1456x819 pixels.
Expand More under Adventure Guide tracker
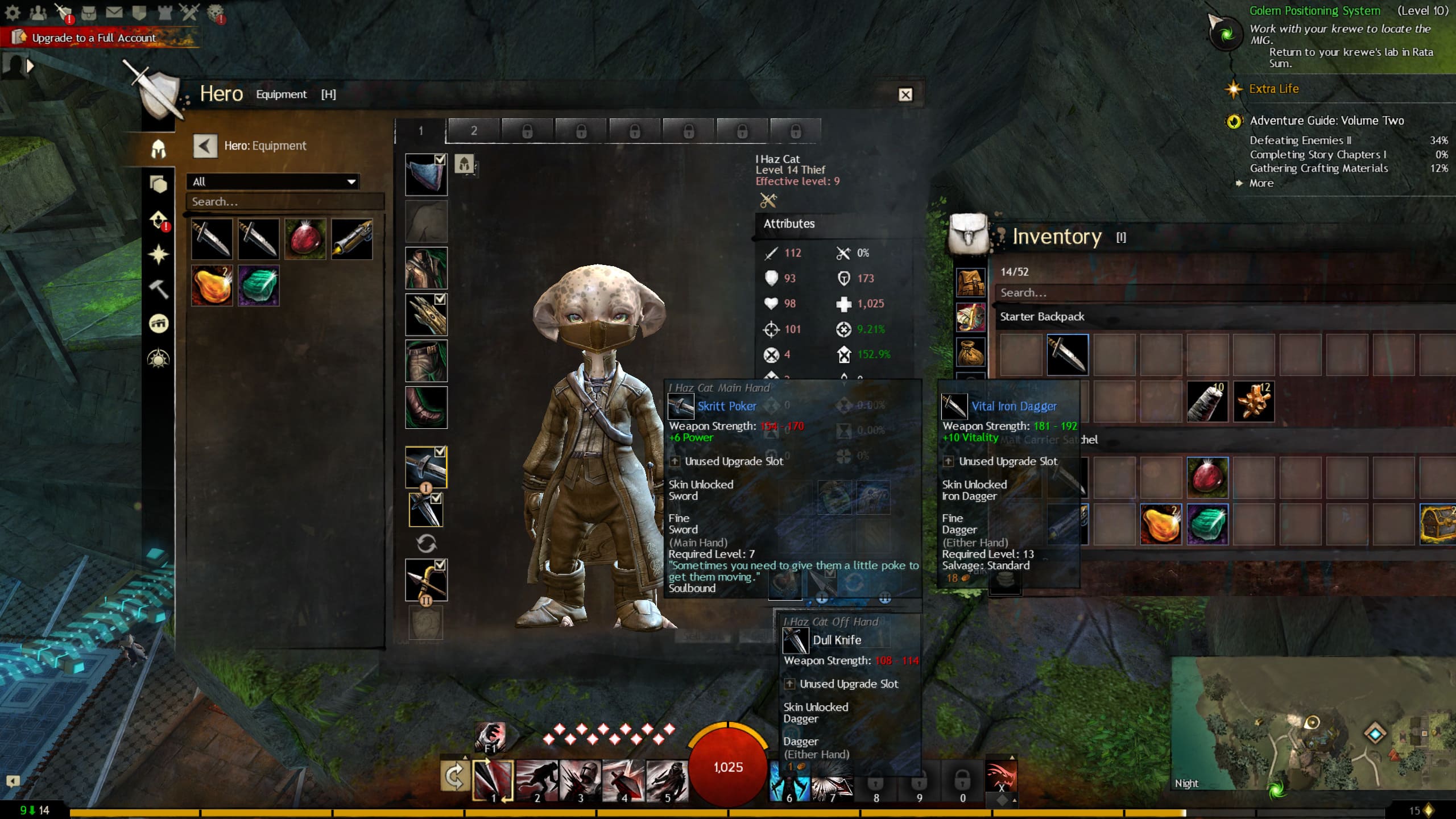point(1261,183)
